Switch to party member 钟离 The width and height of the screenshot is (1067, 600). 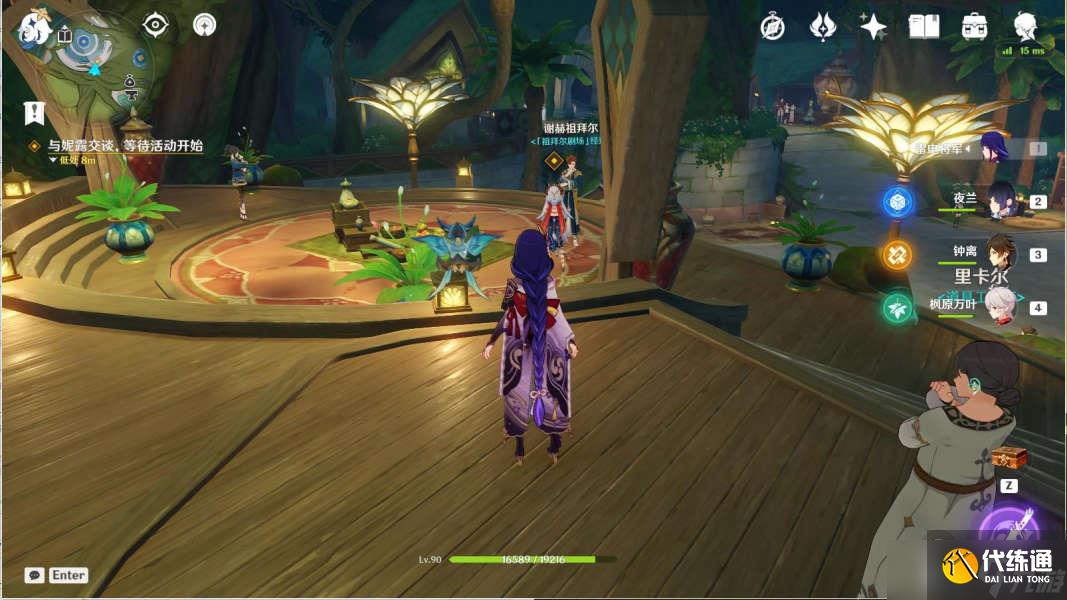[1000, 253]
